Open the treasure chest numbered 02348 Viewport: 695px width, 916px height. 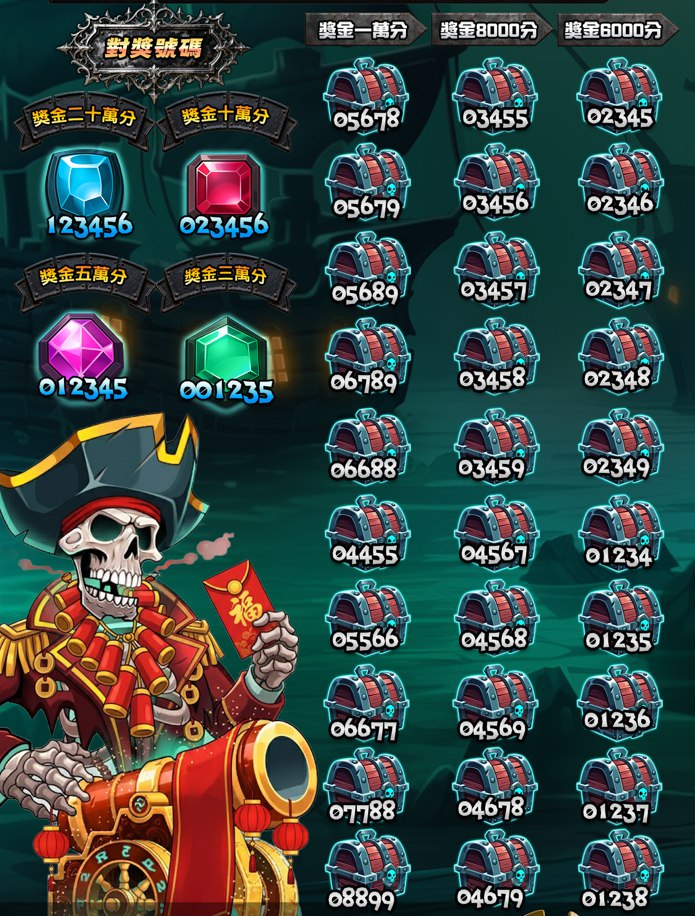click(x=619, y=351)
